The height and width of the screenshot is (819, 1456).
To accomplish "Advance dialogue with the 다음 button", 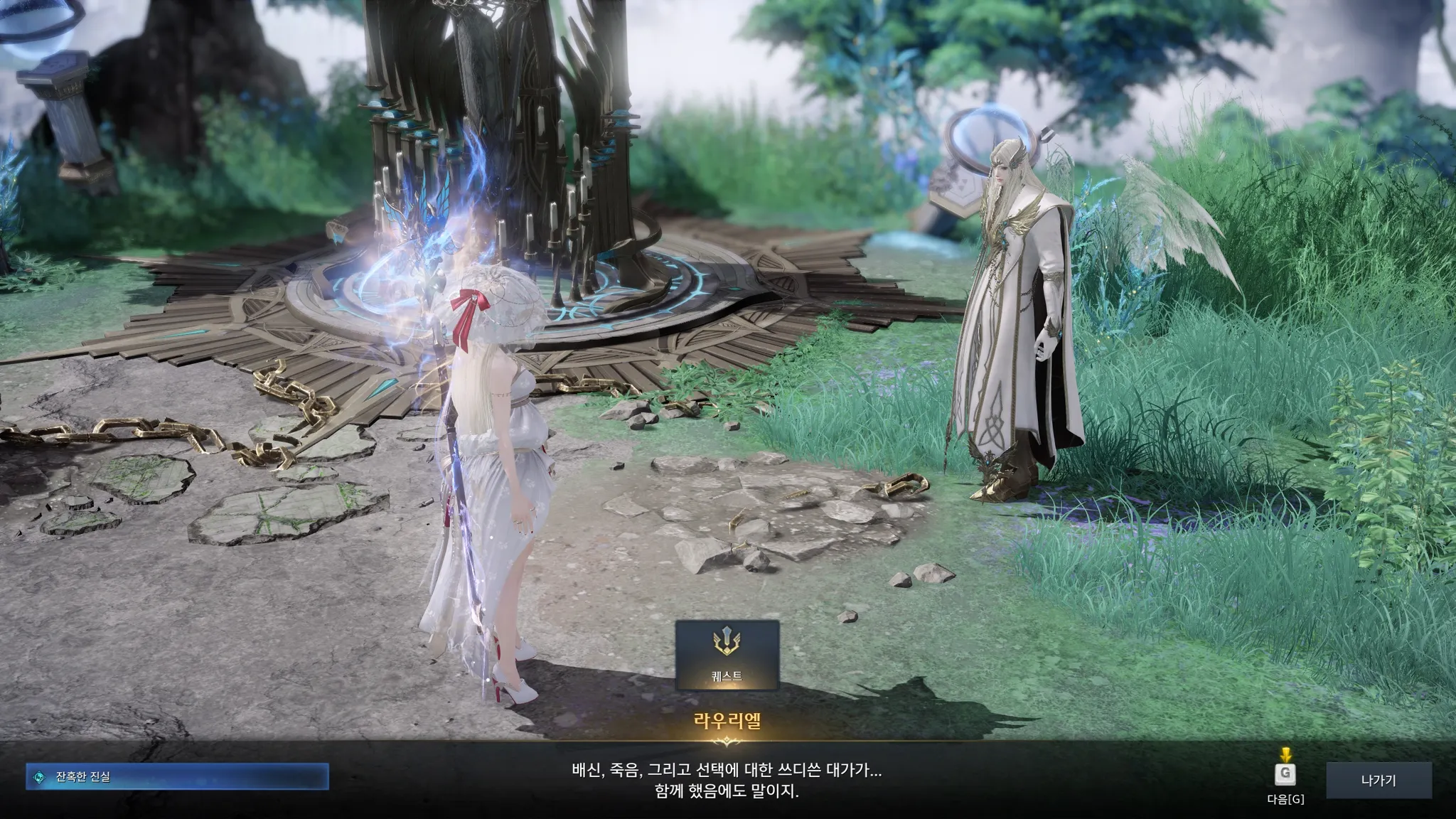I will click(x=1285, y=774).
